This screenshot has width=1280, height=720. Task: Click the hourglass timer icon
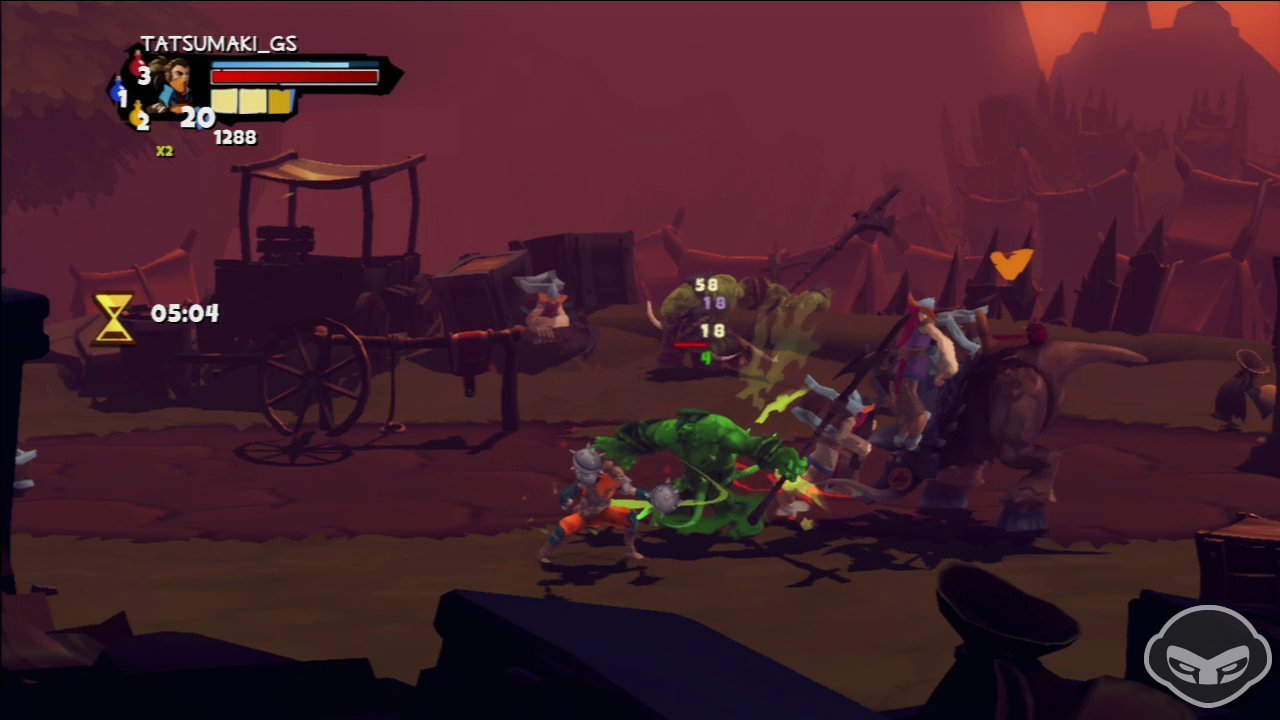point(114,318)
